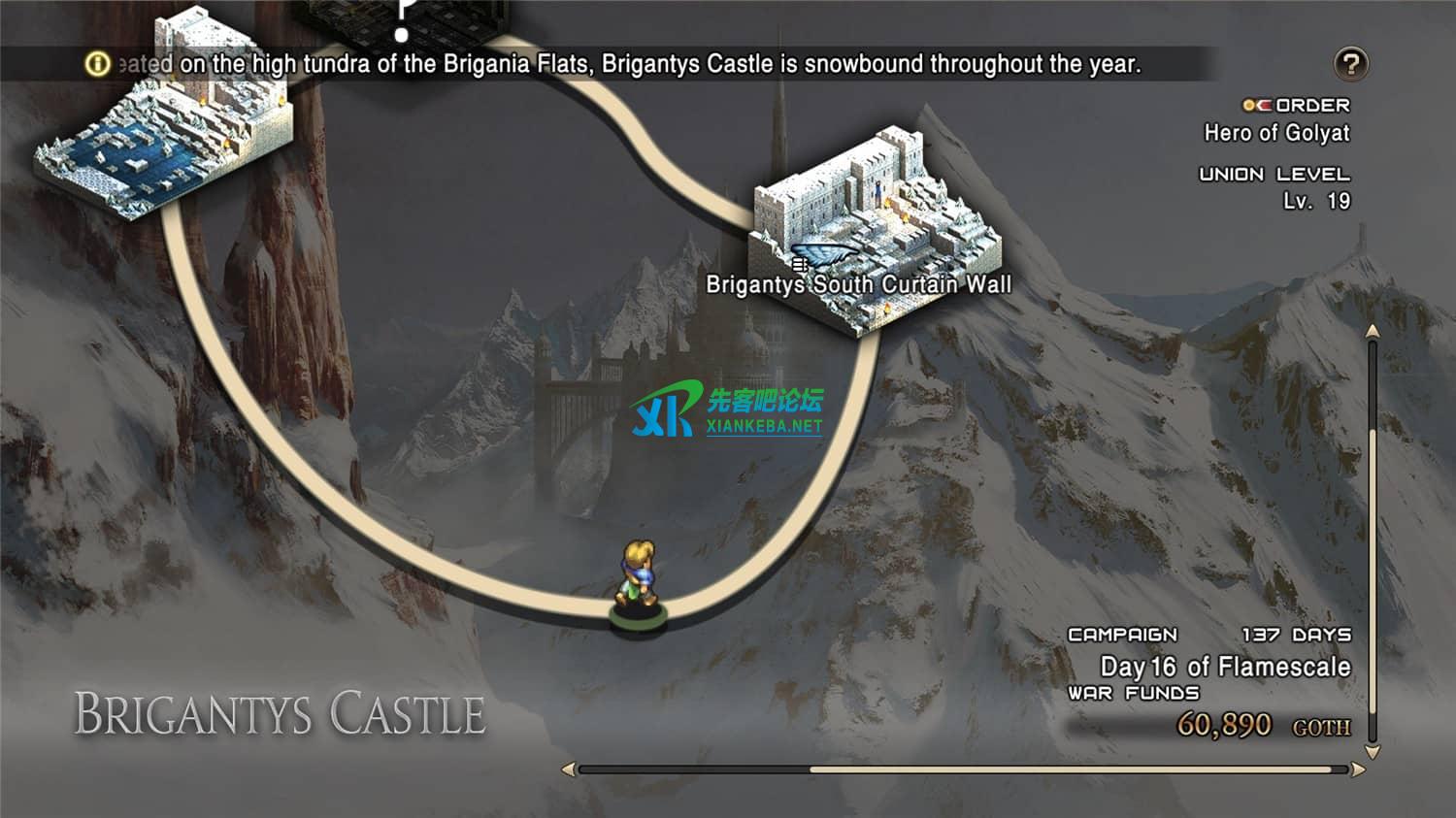Click the right arrow of horizontal scrollbar

pos(1358,769)
